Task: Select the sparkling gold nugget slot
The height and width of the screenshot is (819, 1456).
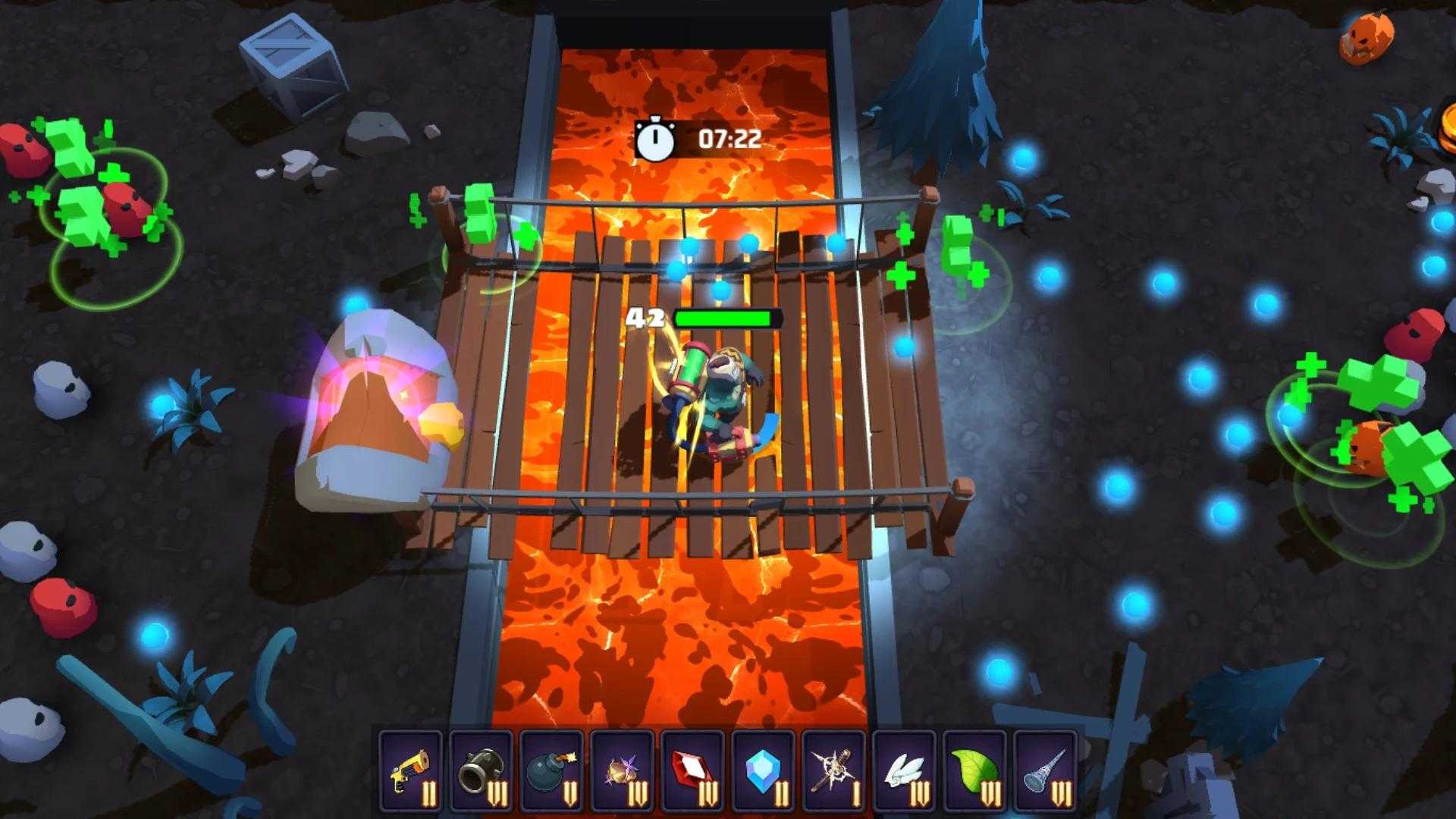Action: pyautogui.click(x=622, y=771)
